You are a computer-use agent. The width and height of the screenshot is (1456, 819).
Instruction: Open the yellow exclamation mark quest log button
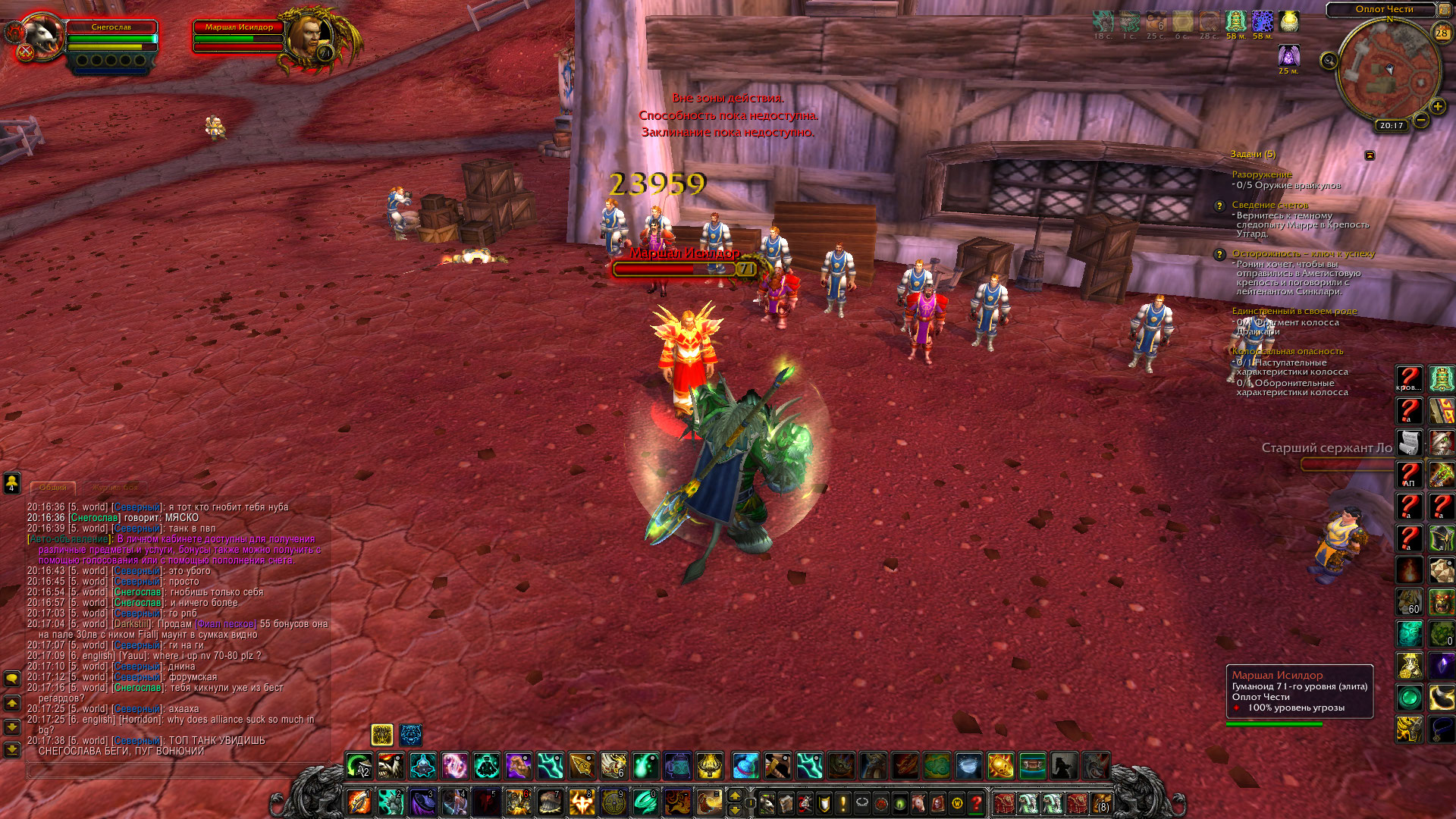click(843, 802)
